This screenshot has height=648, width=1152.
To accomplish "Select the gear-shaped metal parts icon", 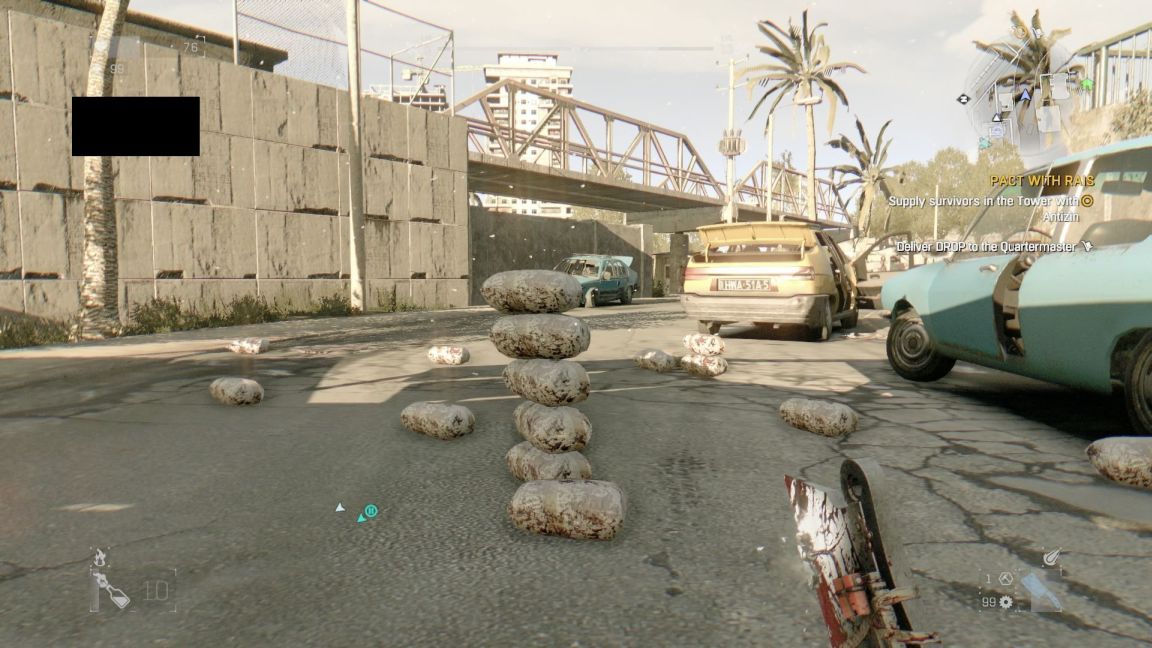I will coord(1006,602).
